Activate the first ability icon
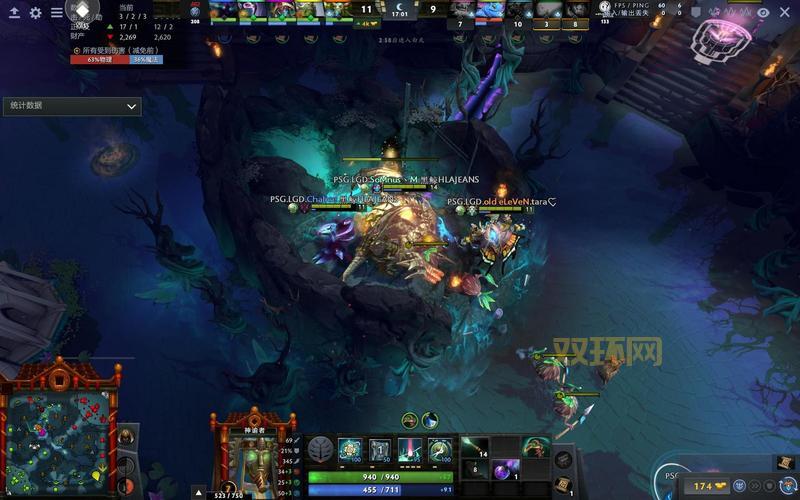The height and width of the screenshot is (500, 800). point(350,450)
